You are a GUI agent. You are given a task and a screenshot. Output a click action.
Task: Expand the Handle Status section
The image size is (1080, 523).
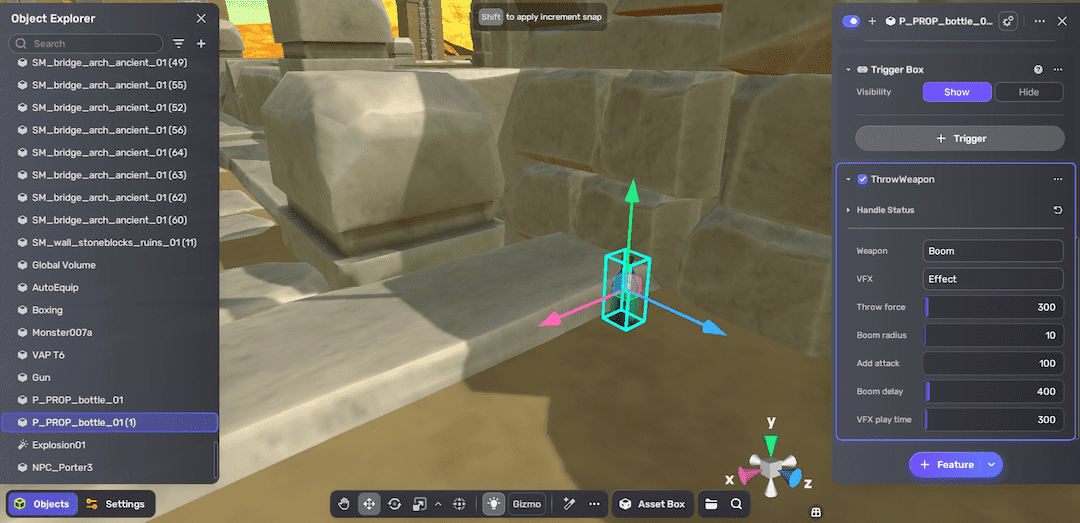tap(849, 210)
